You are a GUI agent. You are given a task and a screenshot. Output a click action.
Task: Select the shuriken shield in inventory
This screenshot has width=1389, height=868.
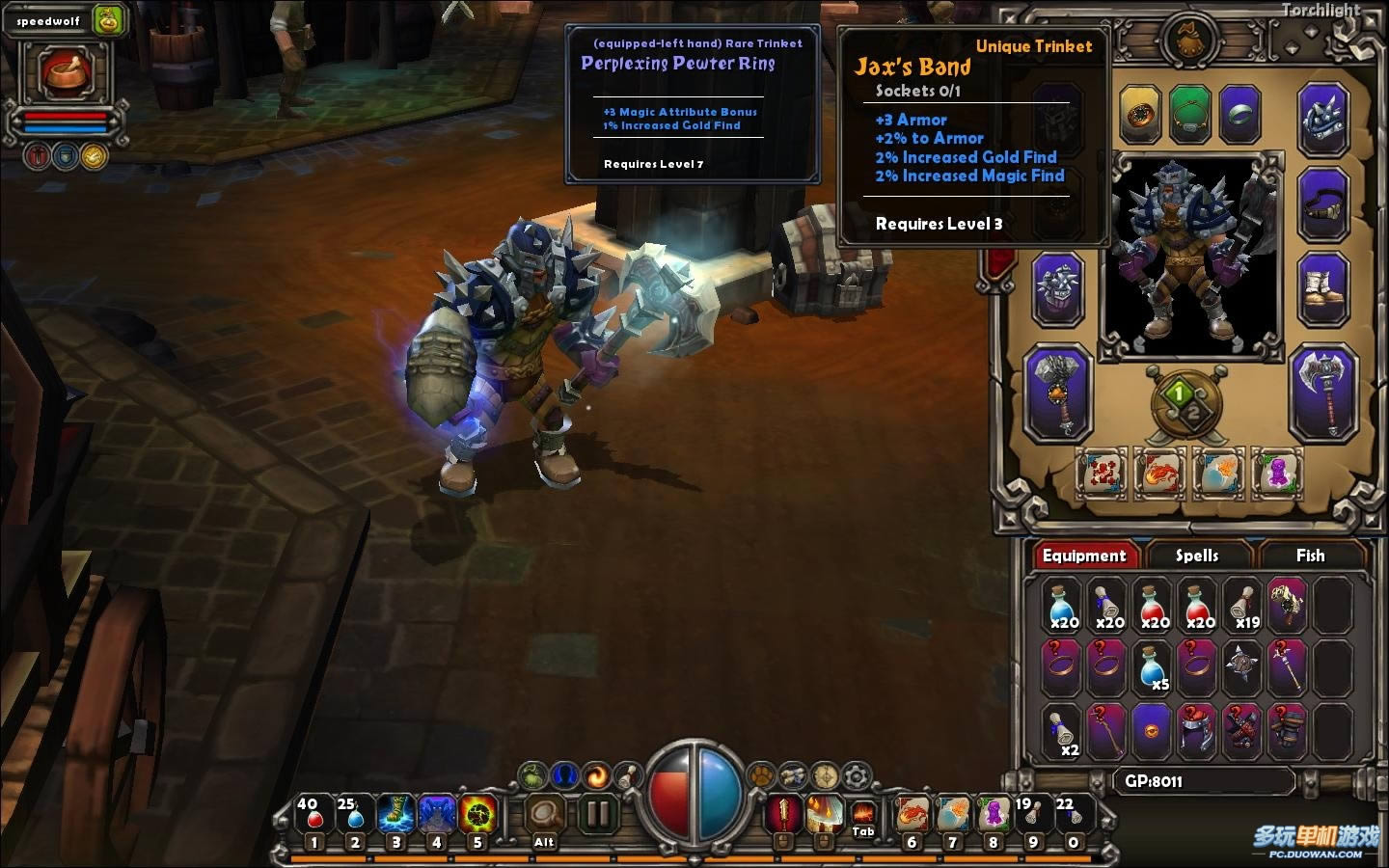1242,665
